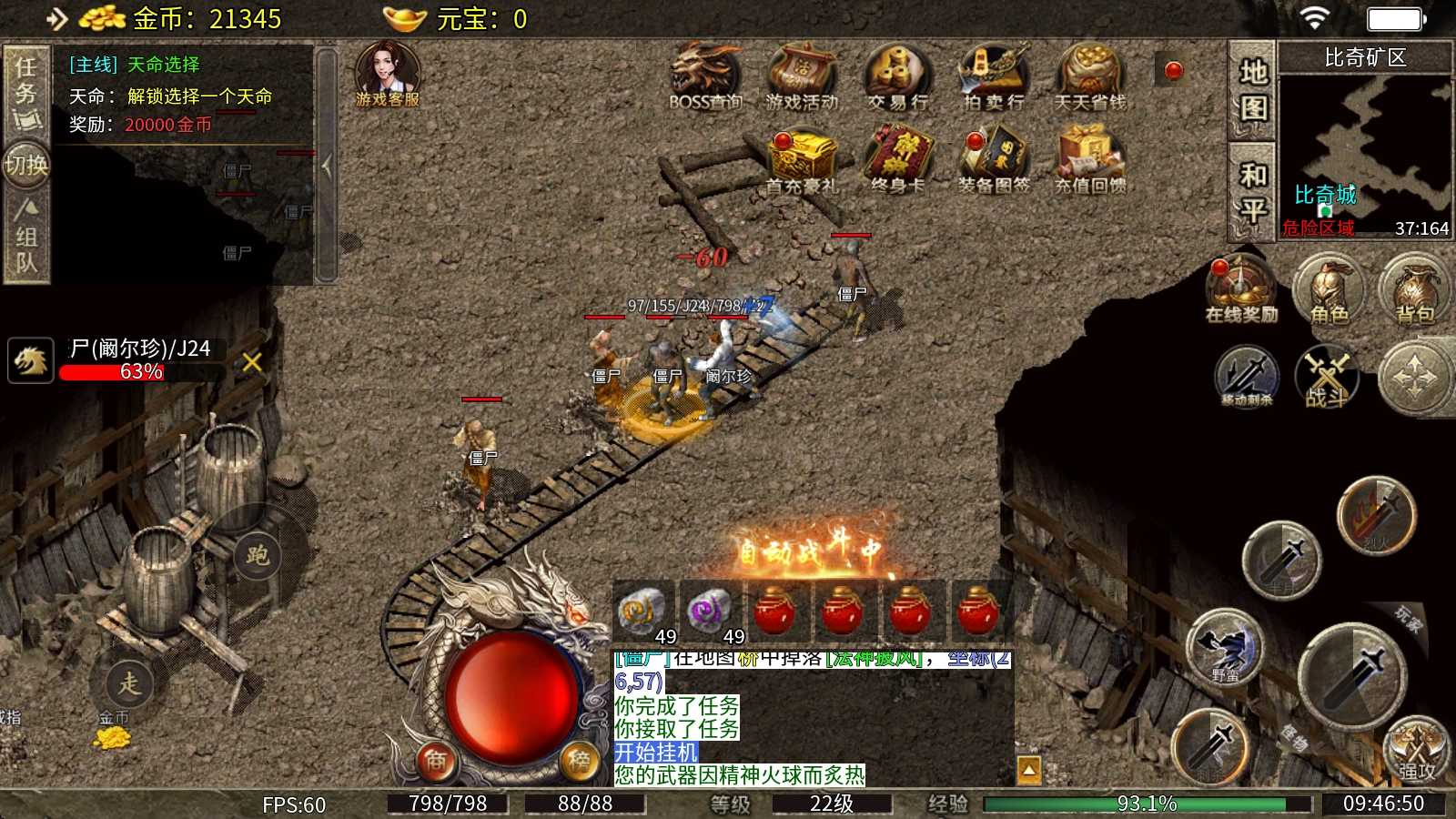Viewport: 1456px width, 819px height.
Task: Toggle the 战斗 auto-battle button
Action: [1327, 377]
